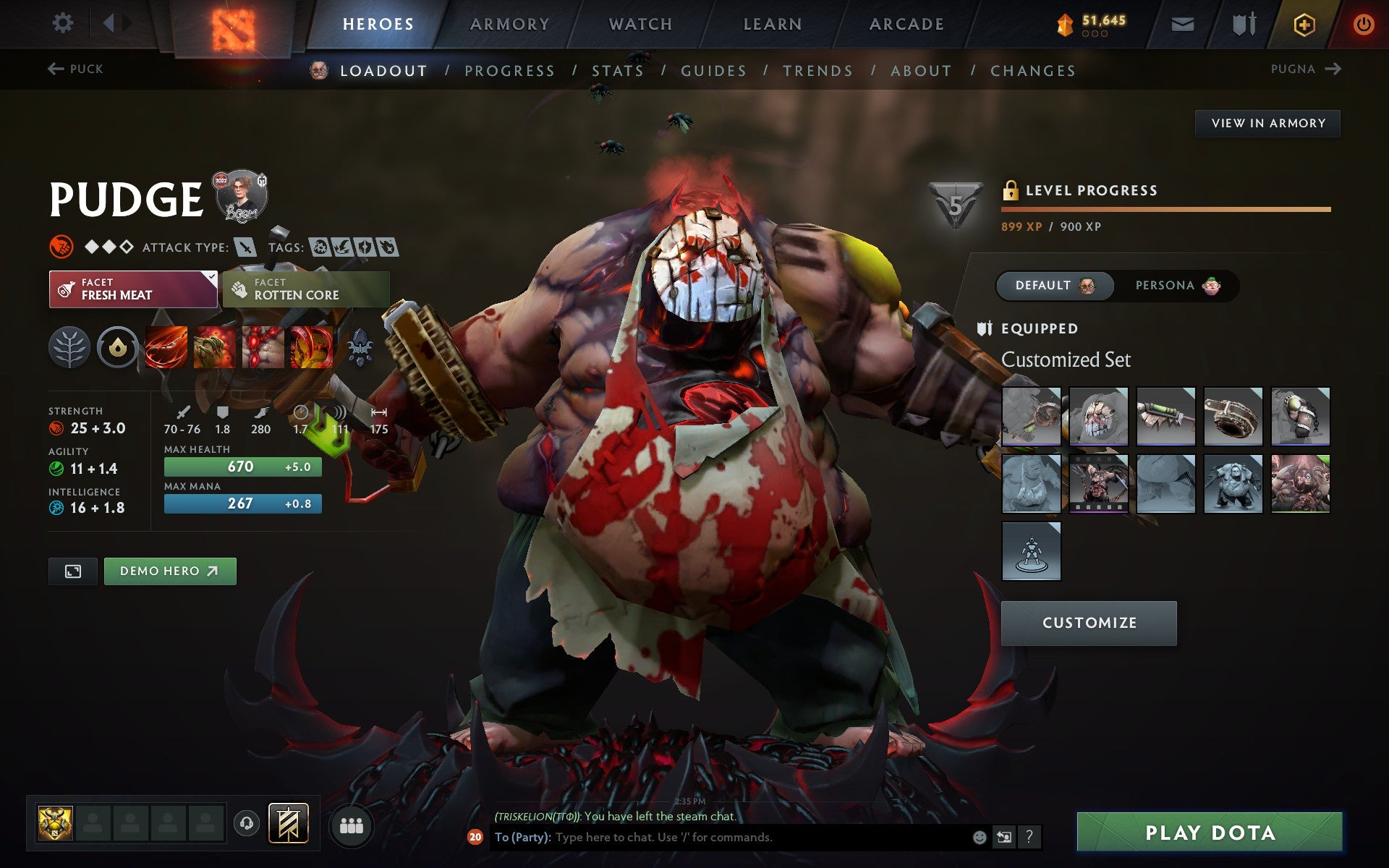
Task: Open Pudge's talent tree icon
Action: [69, 347]
